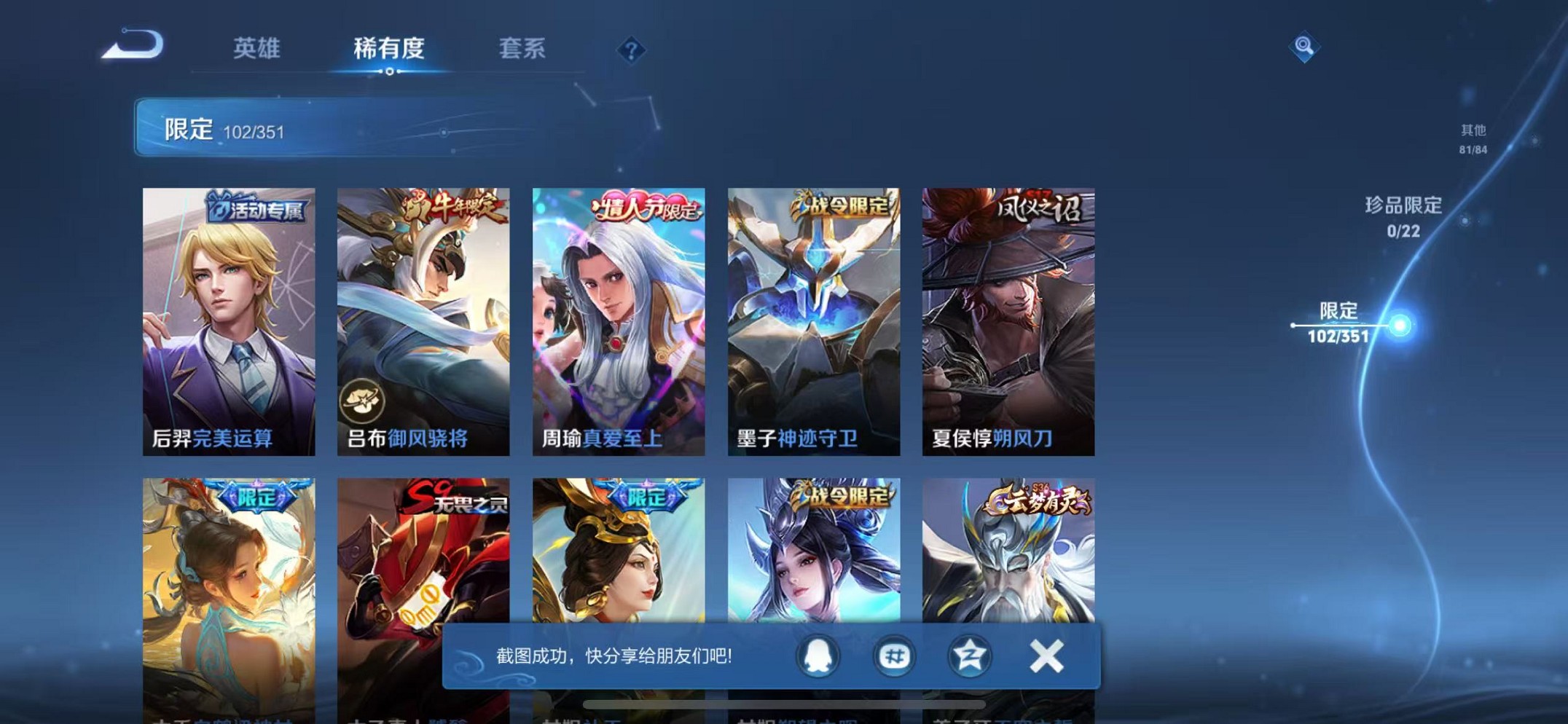
Task: Open the skin search magnifier icon
Action: (x=1305, y=47)
